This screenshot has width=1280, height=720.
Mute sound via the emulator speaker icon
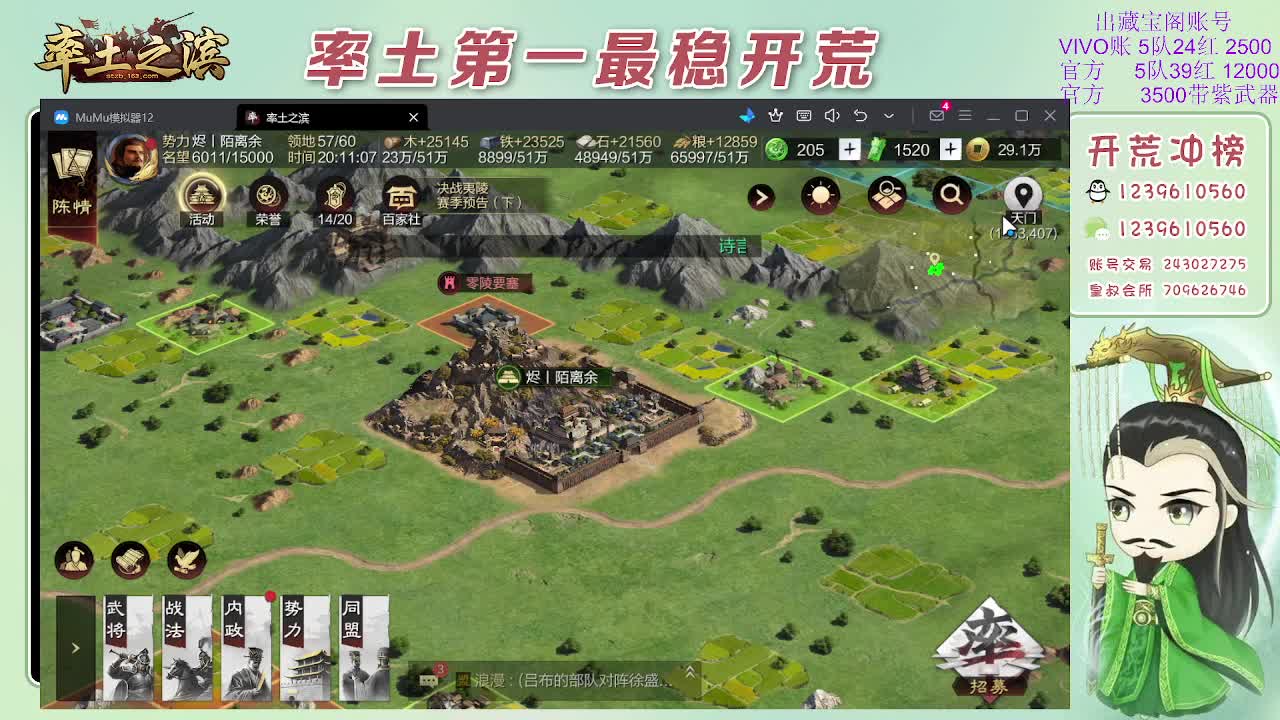pyautogui.click(x=832, y=116)
